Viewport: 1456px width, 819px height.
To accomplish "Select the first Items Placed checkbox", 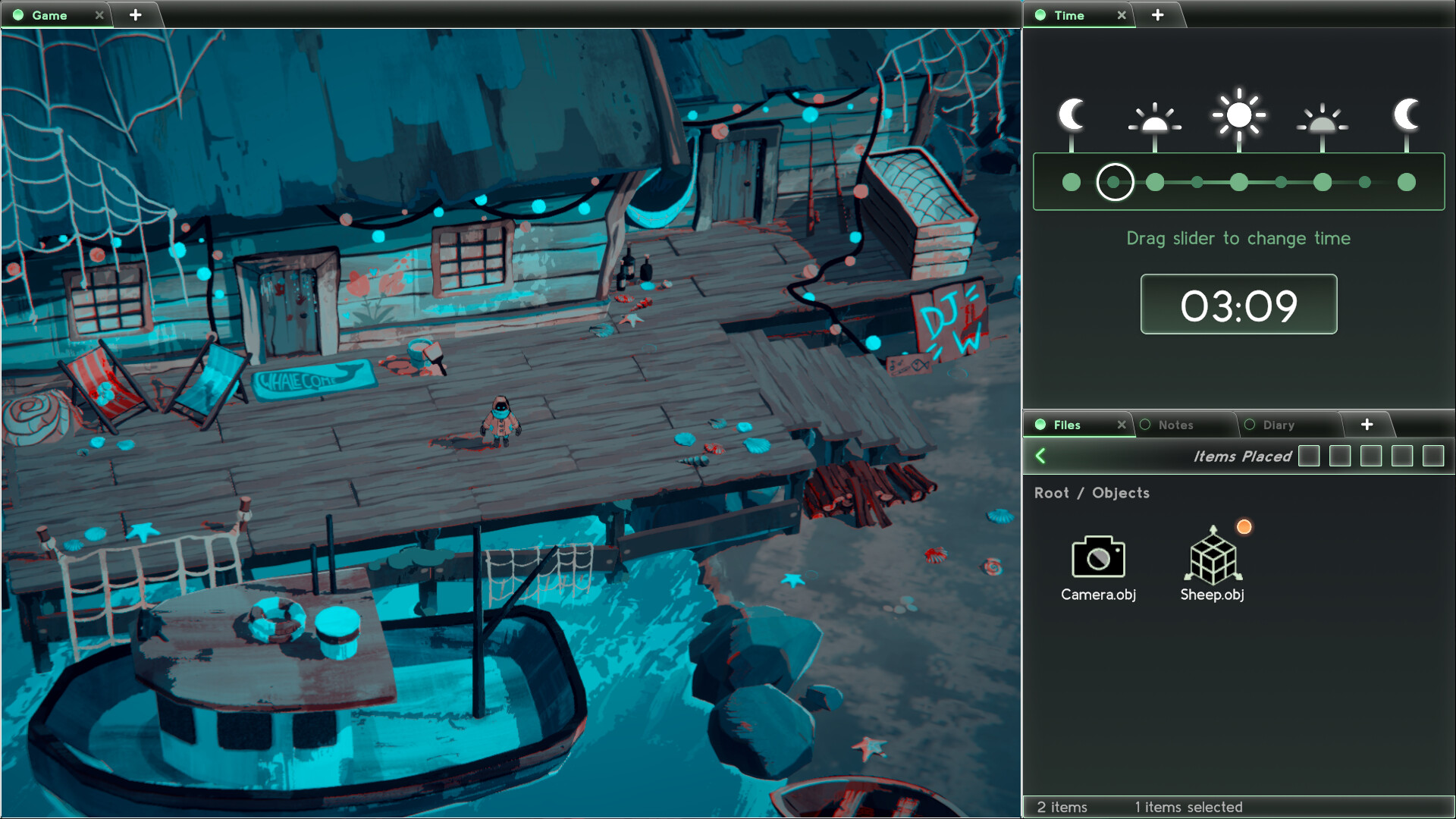I will [1310, 457].
